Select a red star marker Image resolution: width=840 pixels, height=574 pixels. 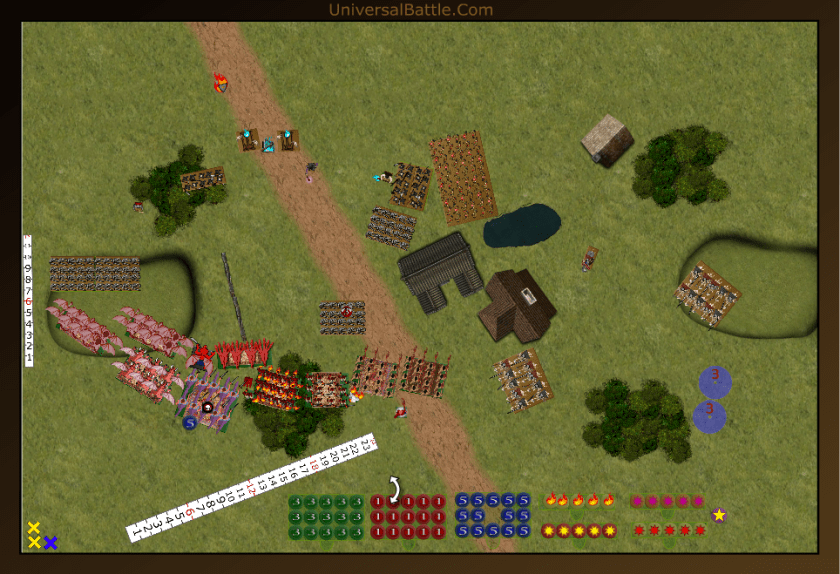[x=638, y=530]
